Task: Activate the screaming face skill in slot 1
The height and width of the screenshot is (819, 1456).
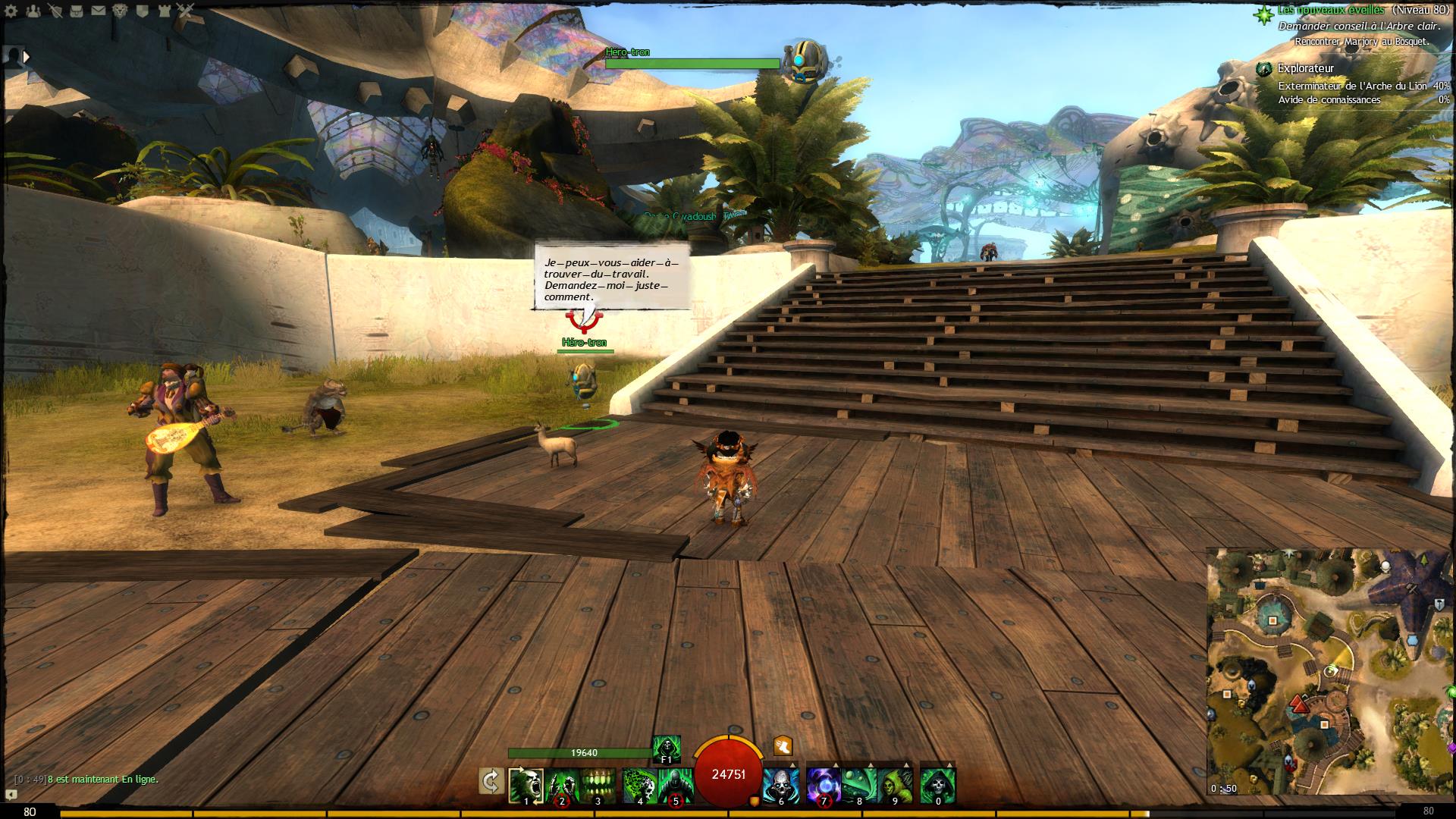Action: pyautogui.click(x=526, y=784)
